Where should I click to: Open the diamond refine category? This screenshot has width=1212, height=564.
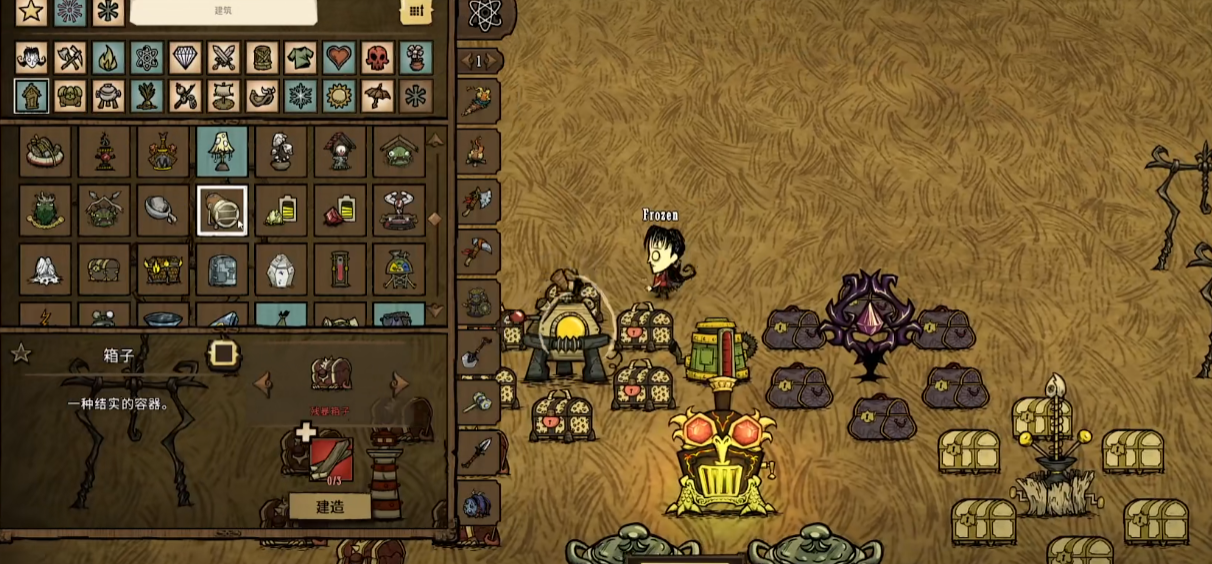tap(186, 58)
